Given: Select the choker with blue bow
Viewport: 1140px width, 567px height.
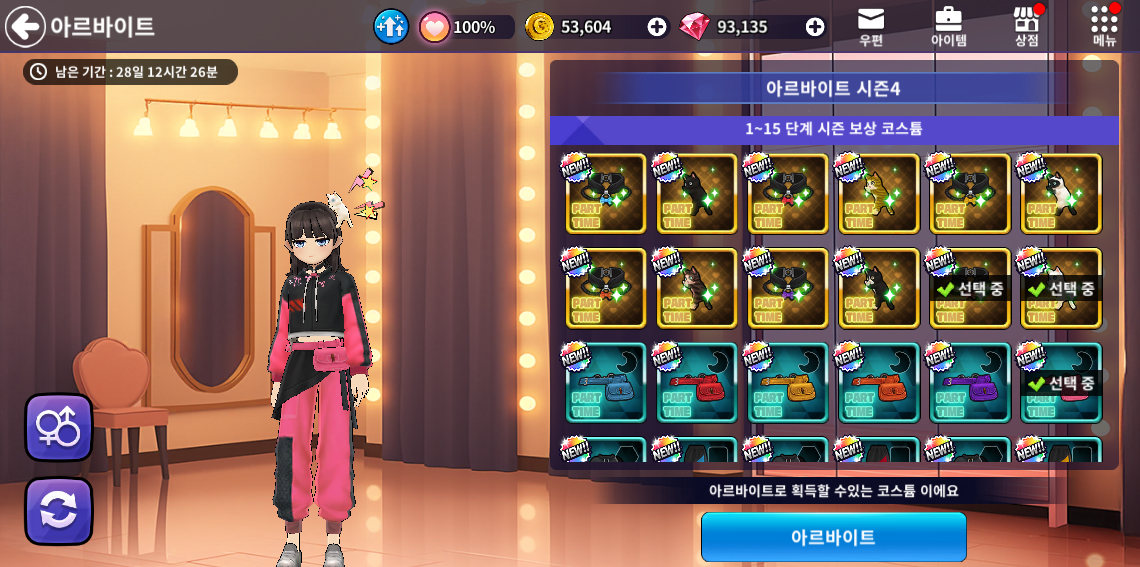Looking at the screenshot, I should [606, 193].
